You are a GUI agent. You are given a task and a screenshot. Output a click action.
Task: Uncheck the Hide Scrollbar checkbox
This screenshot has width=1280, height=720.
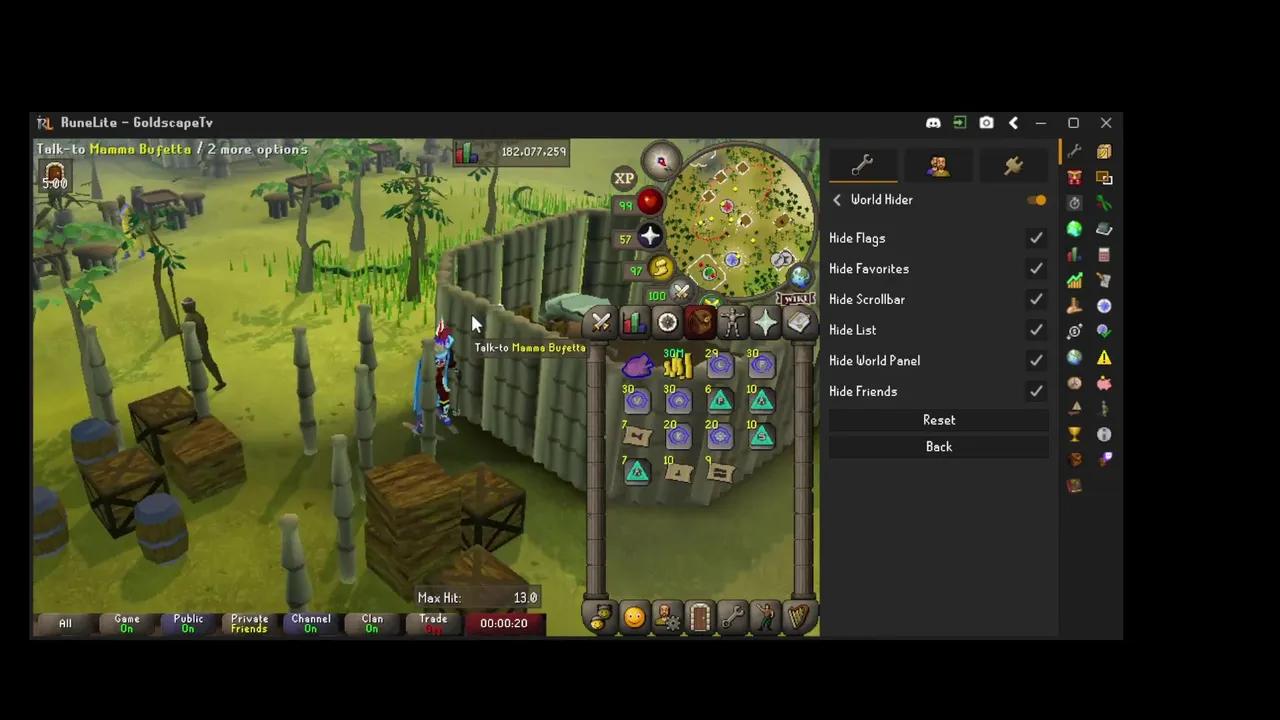[1036, 299]
